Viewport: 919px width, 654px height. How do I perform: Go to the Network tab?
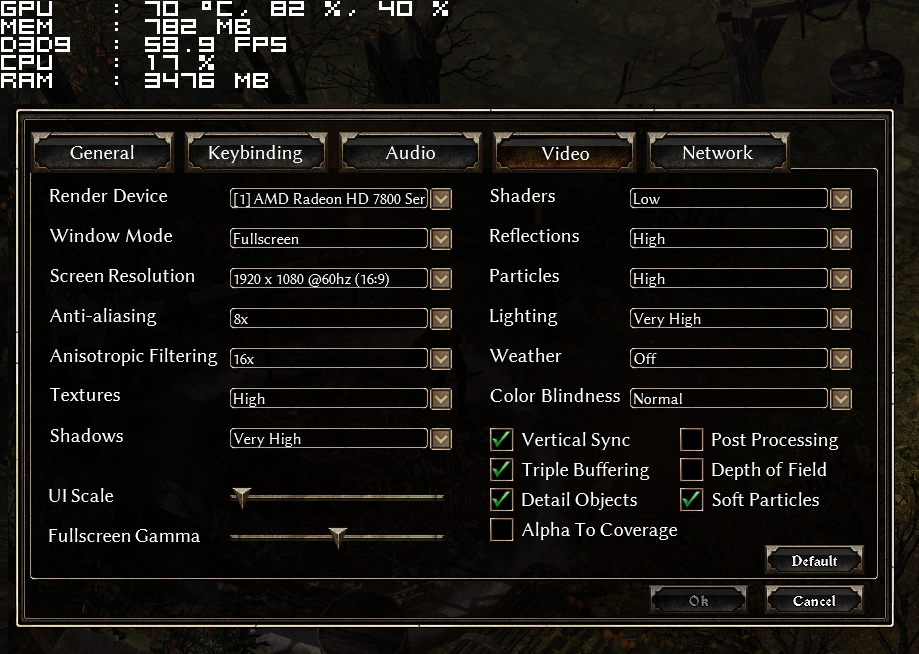(717, 153)
